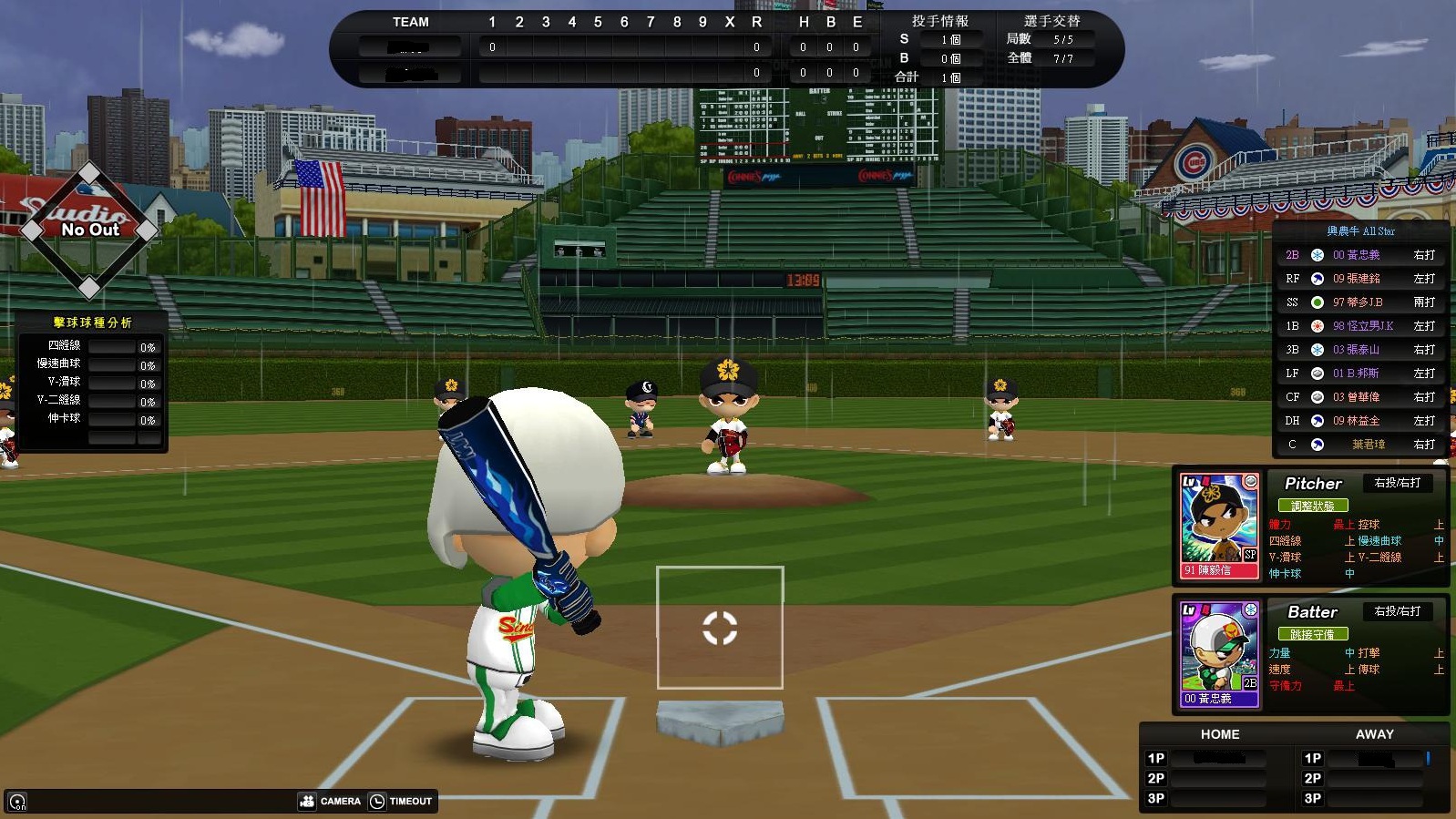Pick SS 97 蒂多J.B in the lineup

[x=1361, y=302]
